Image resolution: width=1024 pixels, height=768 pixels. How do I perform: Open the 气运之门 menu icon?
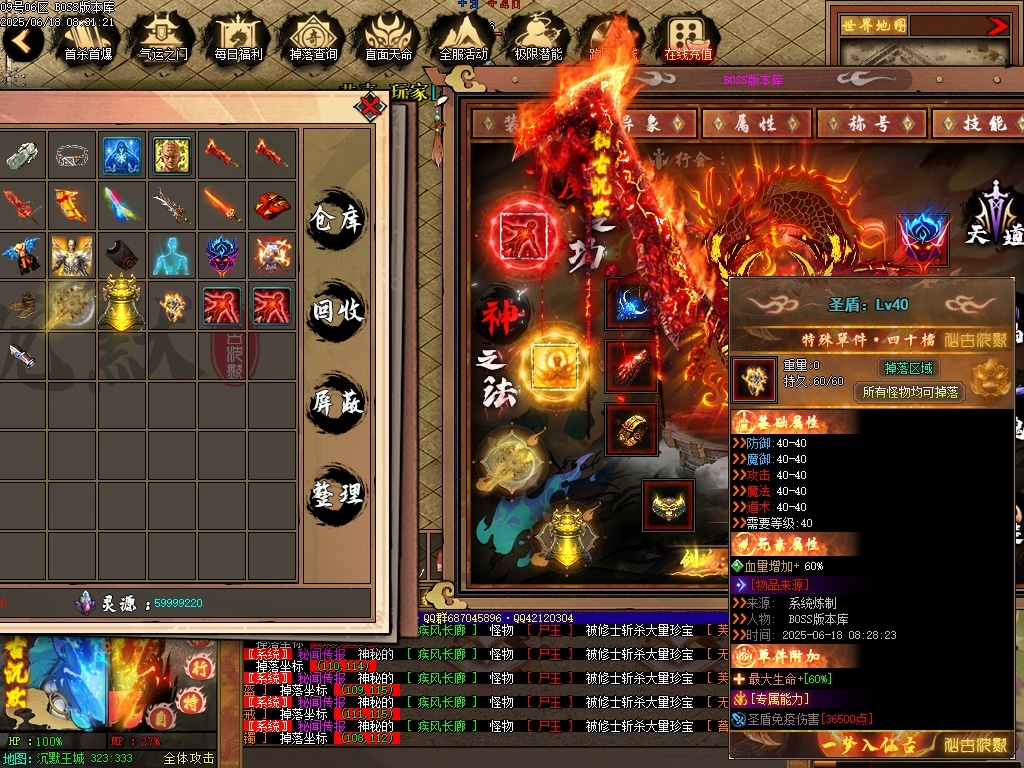[163, 38]
